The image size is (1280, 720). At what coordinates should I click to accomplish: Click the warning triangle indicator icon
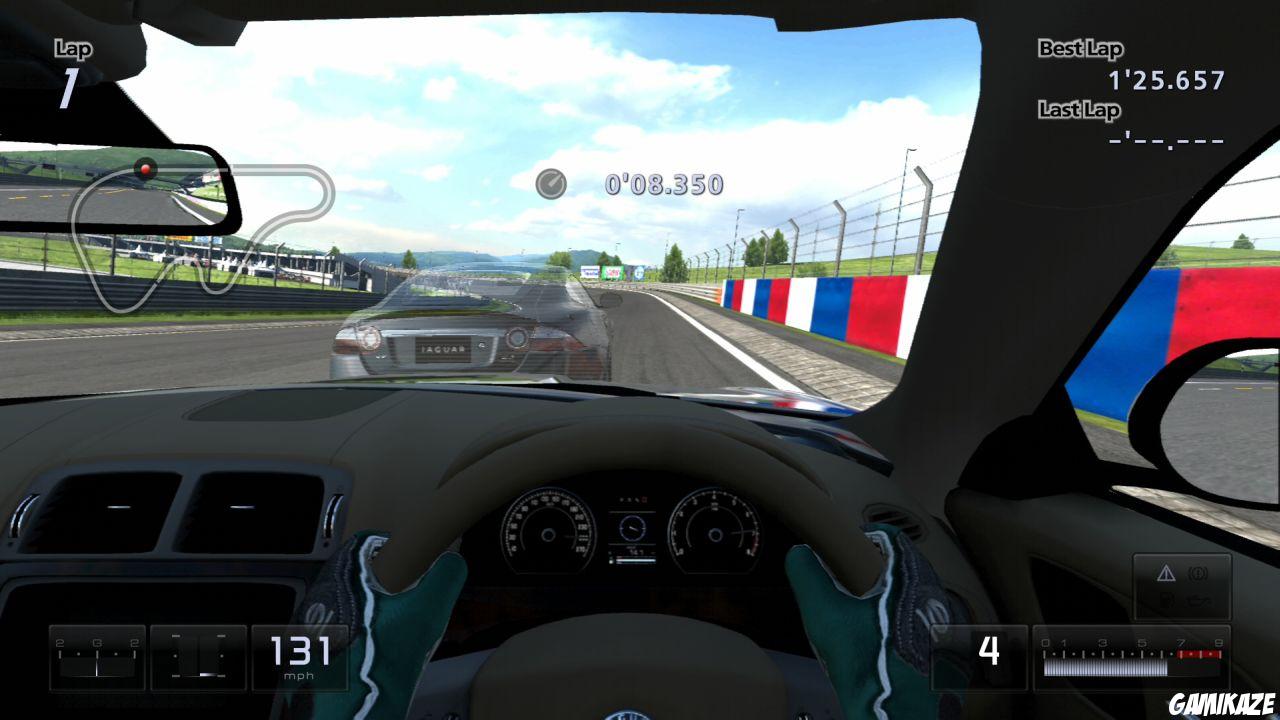[x=1166, y=574]
